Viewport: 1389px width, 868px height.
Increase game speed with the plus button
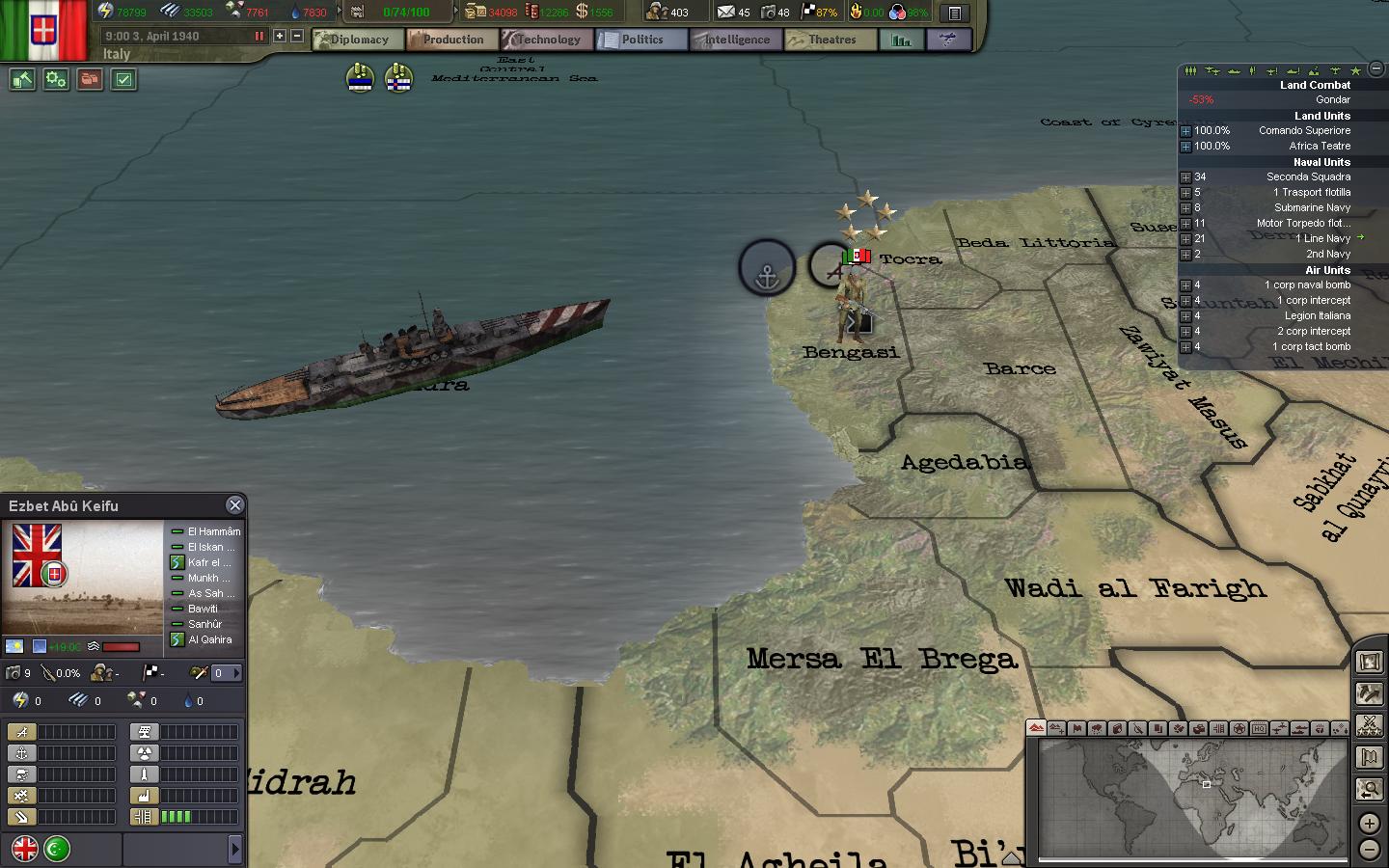(x=280, y=36)
